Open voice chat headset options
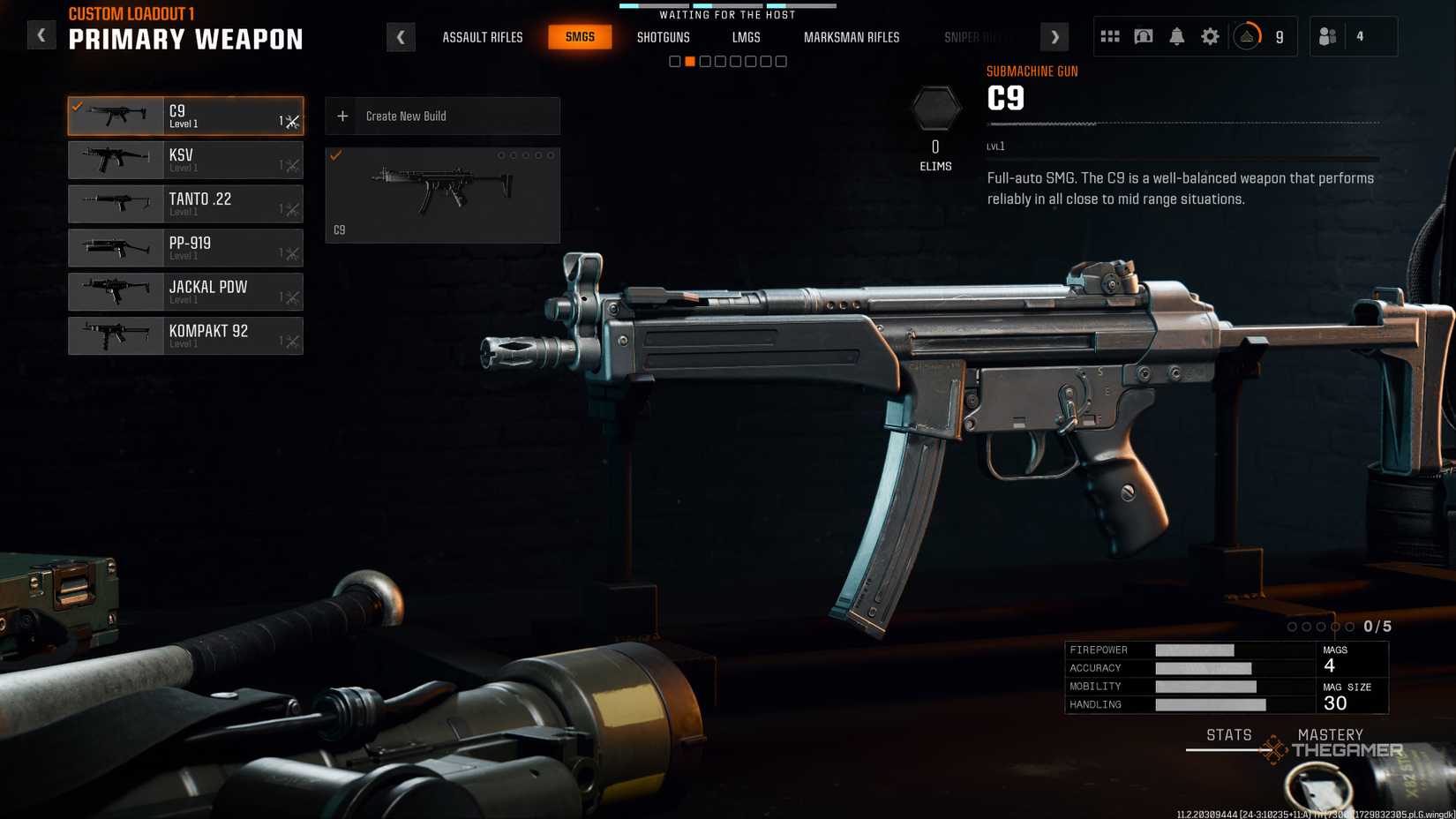The image size is (1456, 819). coord(1143,36)
